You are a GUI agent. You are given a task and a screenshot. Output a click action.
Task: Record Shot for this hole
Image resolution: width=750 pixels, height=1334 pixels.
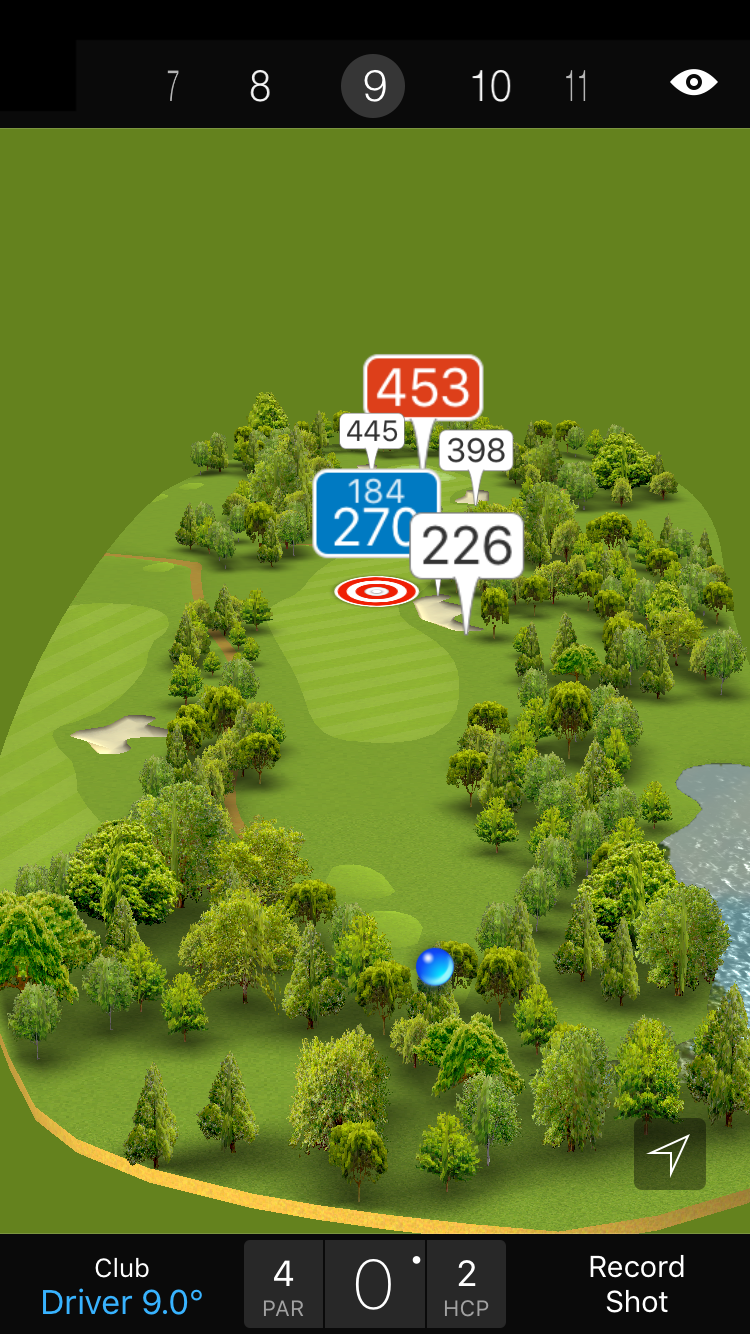636,1285
